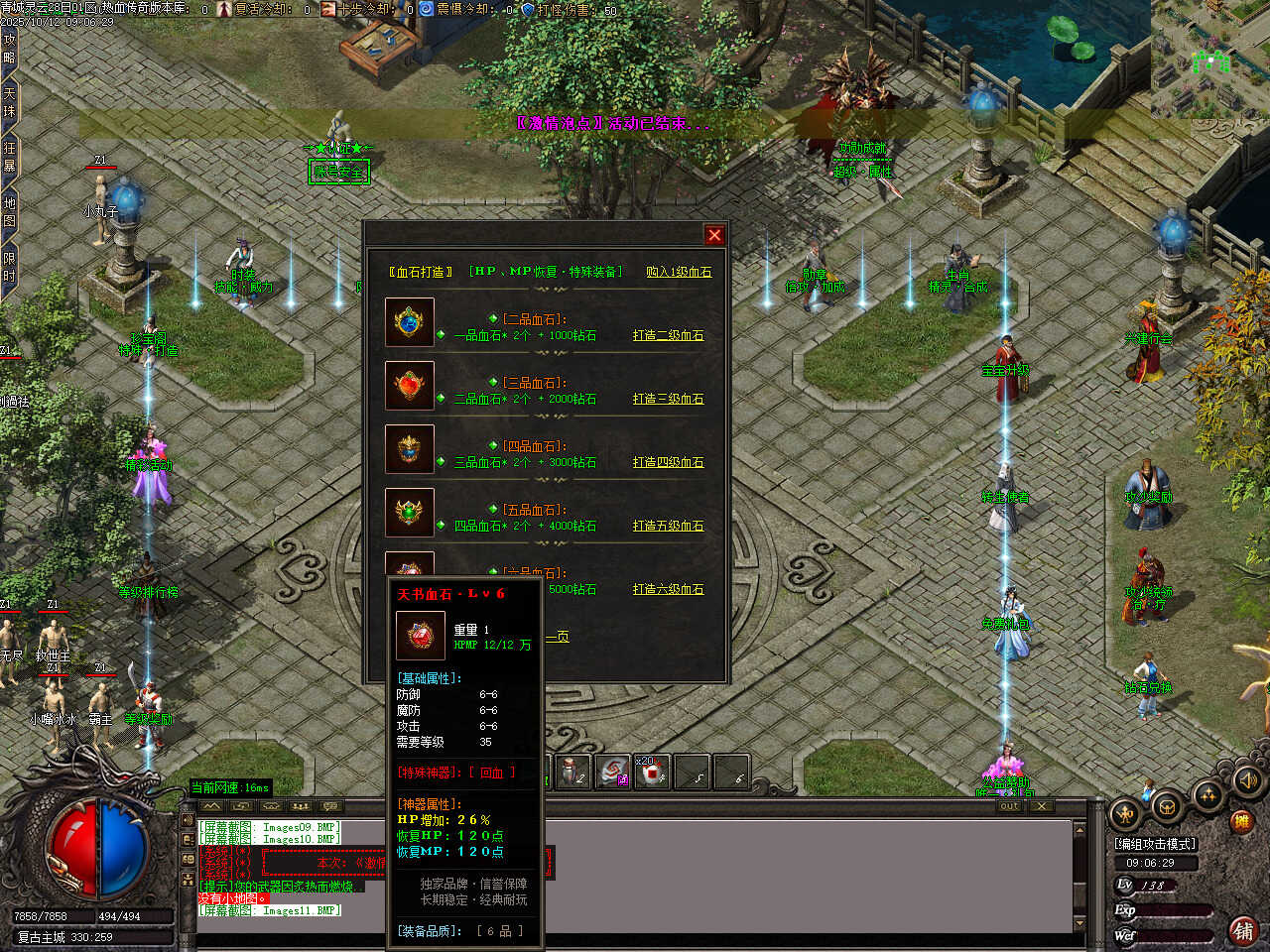Select the 打造四级血石 option
1270x952 pixels.
click(668, 462)
